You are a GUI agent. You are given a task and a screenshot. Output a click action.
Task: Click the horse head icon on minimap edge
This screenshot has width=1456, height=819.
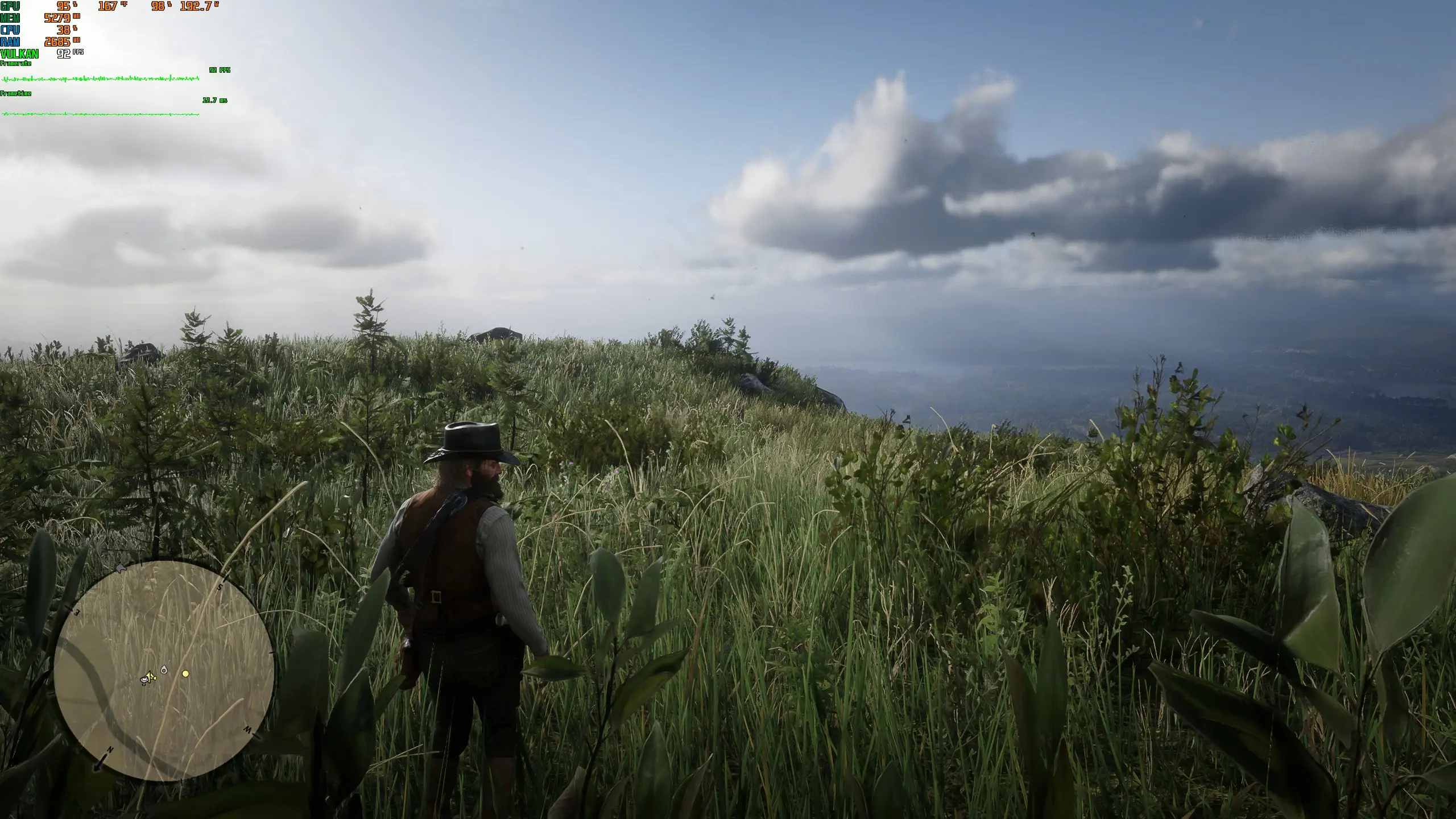pos(121,568)
